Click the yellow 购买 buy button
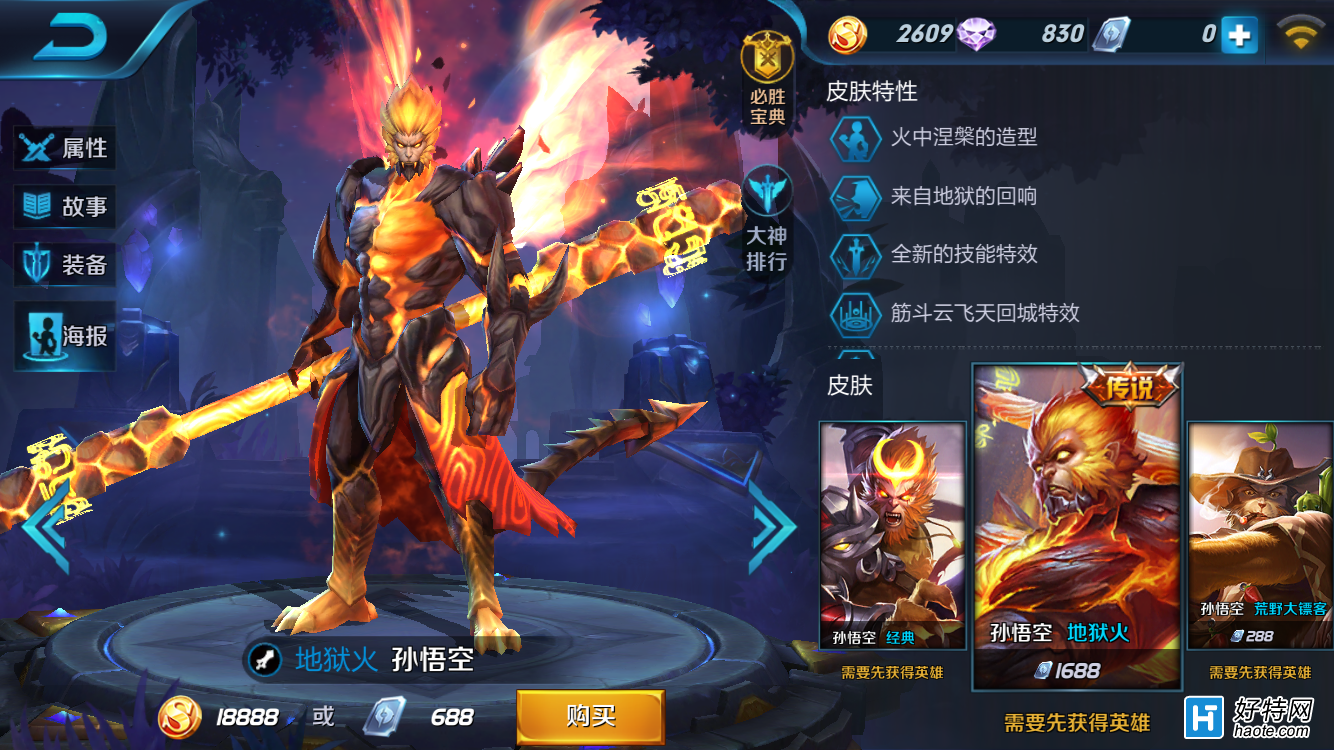Image resolution: width=1334 pixels, height=750 pixels. pyautogui.click(x=590, y=716)
